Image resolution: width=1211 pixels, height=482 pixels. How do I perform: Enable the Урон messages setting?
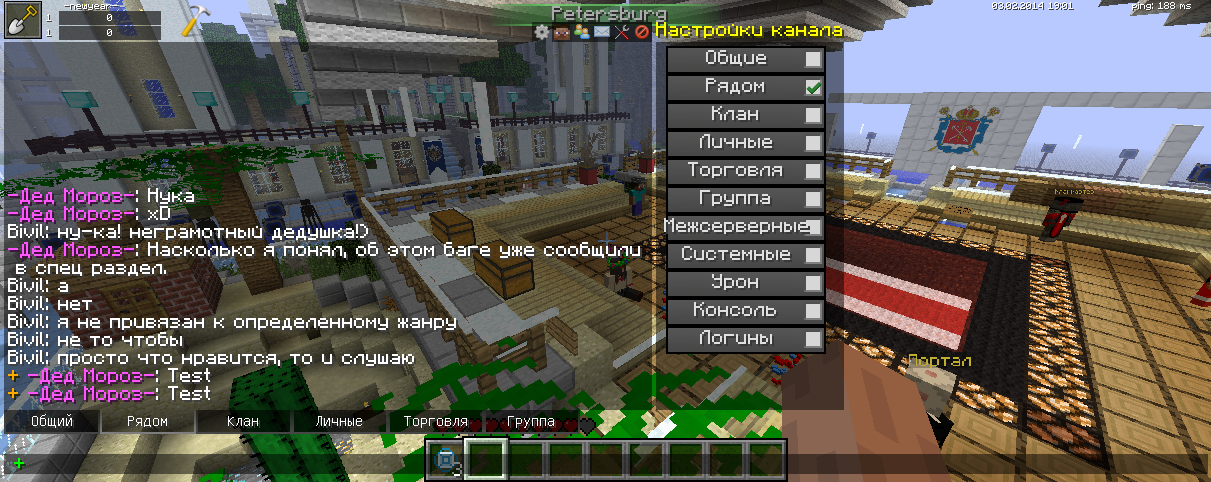813,283
